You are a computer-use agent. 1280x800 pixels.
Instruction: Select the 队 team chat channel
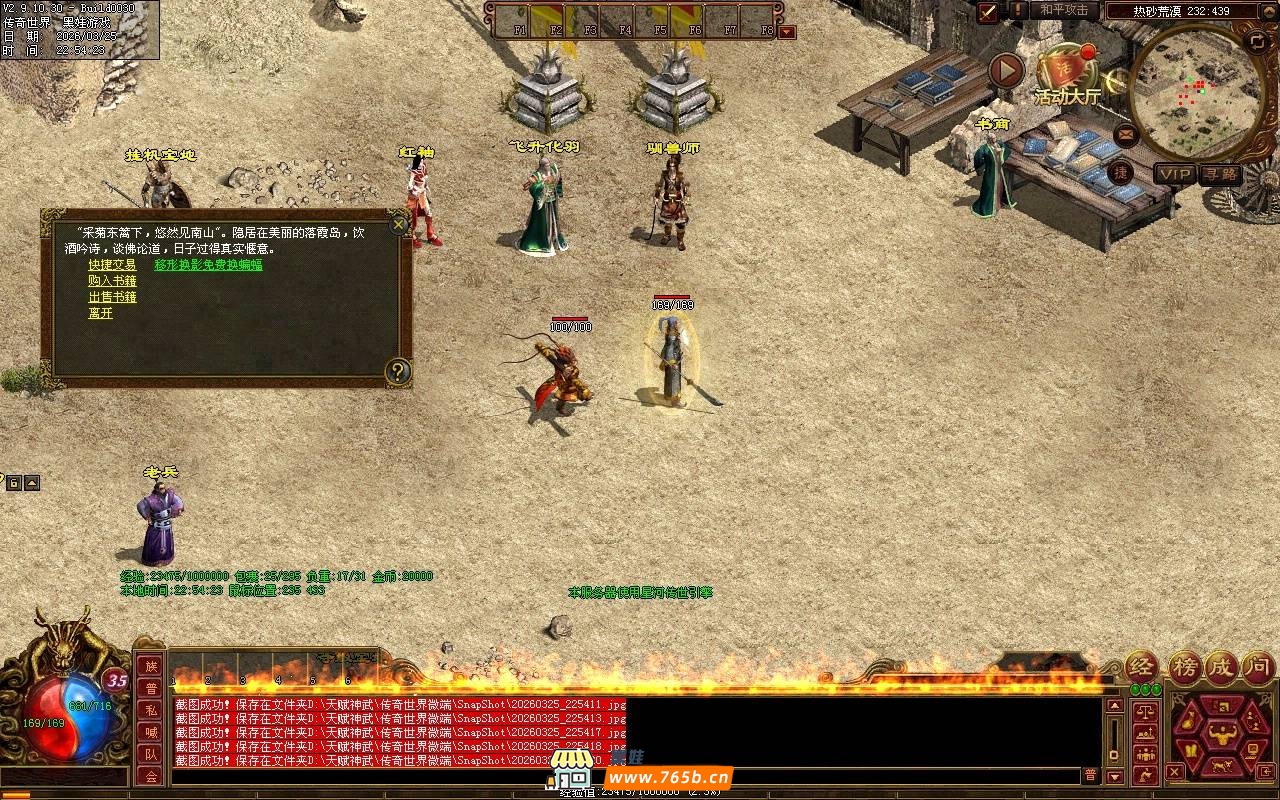(150, 754)
